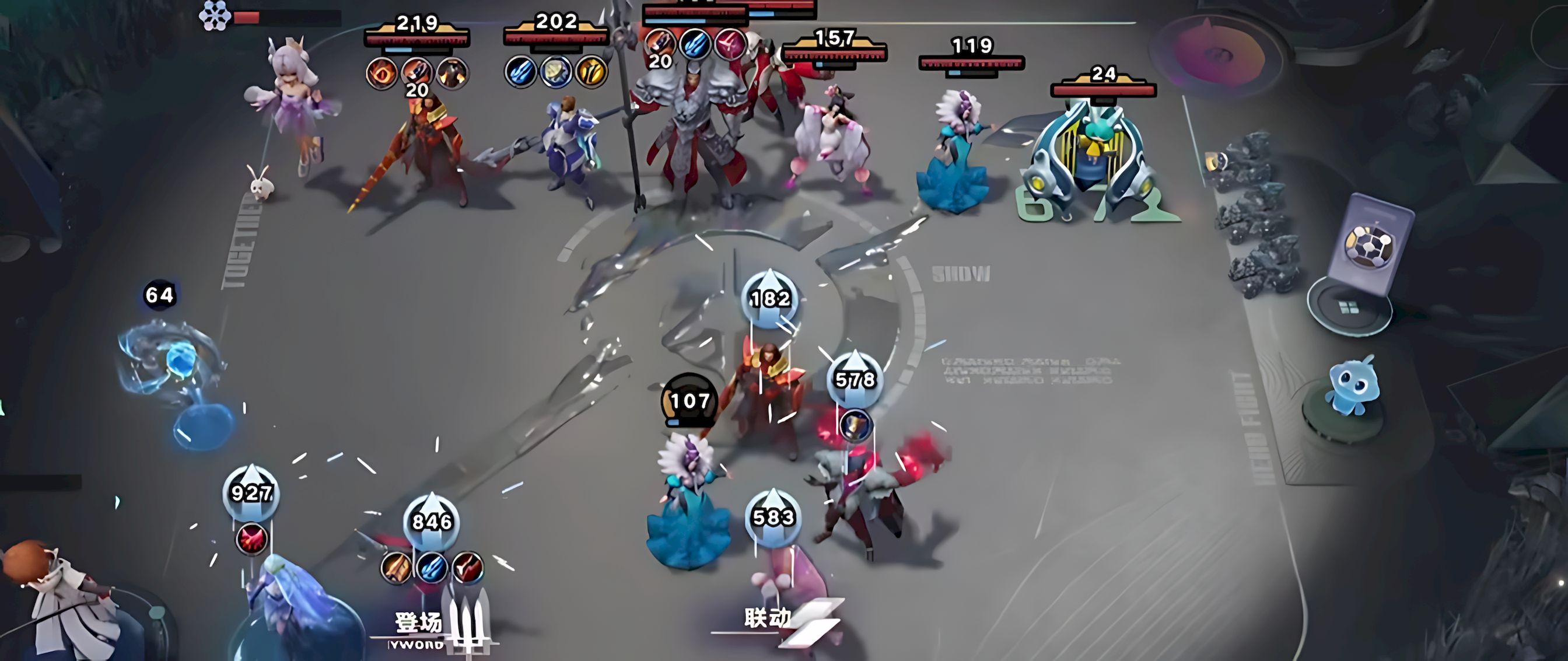This screenshot has width=1568, height=661.
Task: Inspect the golden item on the 202 enemy
Action: tap(590, 72)
